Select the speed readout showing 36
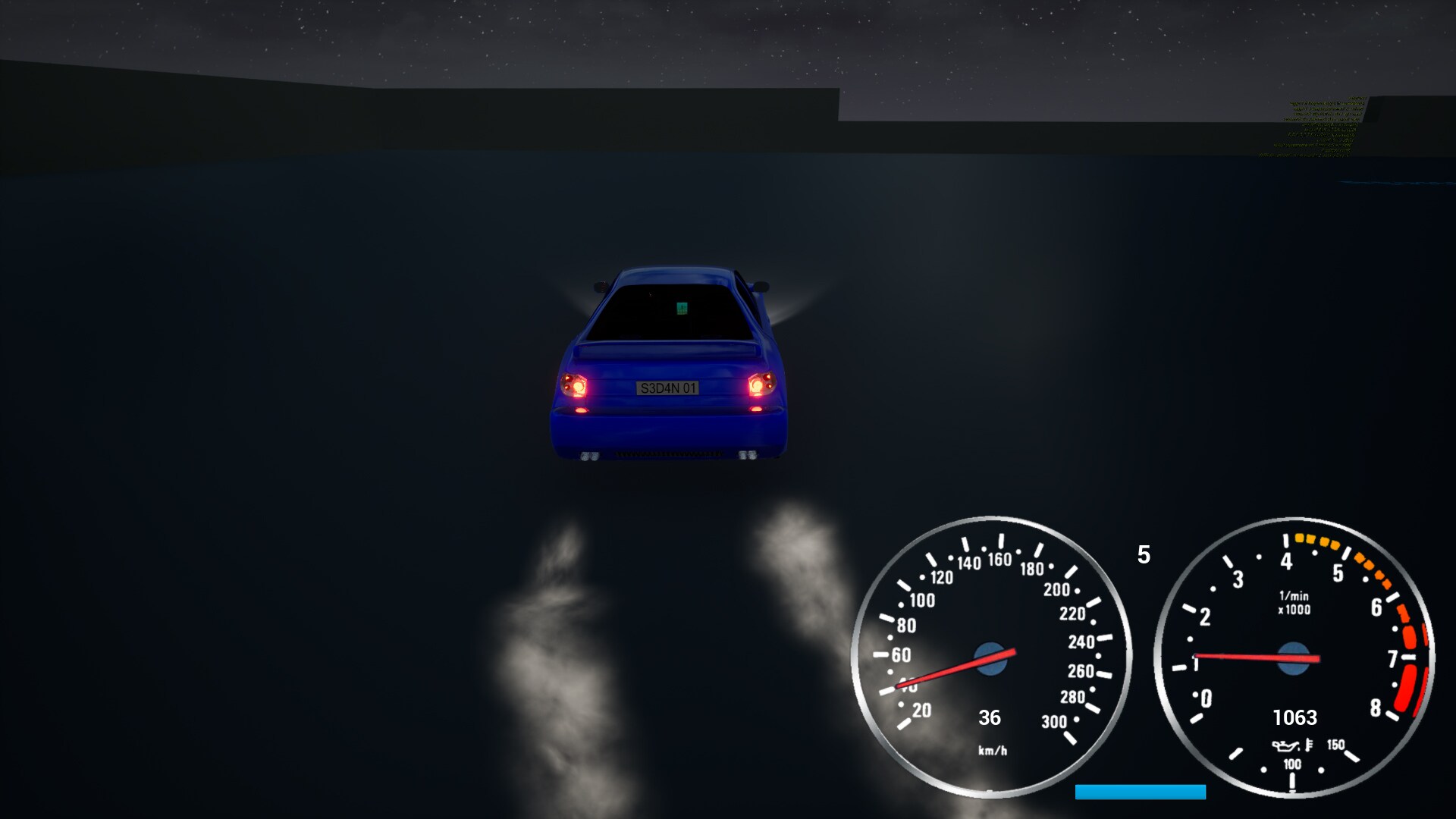Viewport: 1456px width, 819px height. [989, 718]
